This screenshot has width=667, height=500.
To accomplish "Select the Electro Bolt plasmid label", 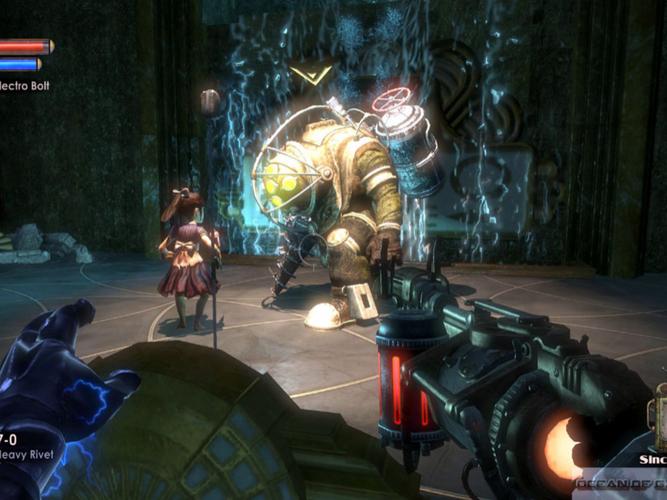I will tap(22, 86).
